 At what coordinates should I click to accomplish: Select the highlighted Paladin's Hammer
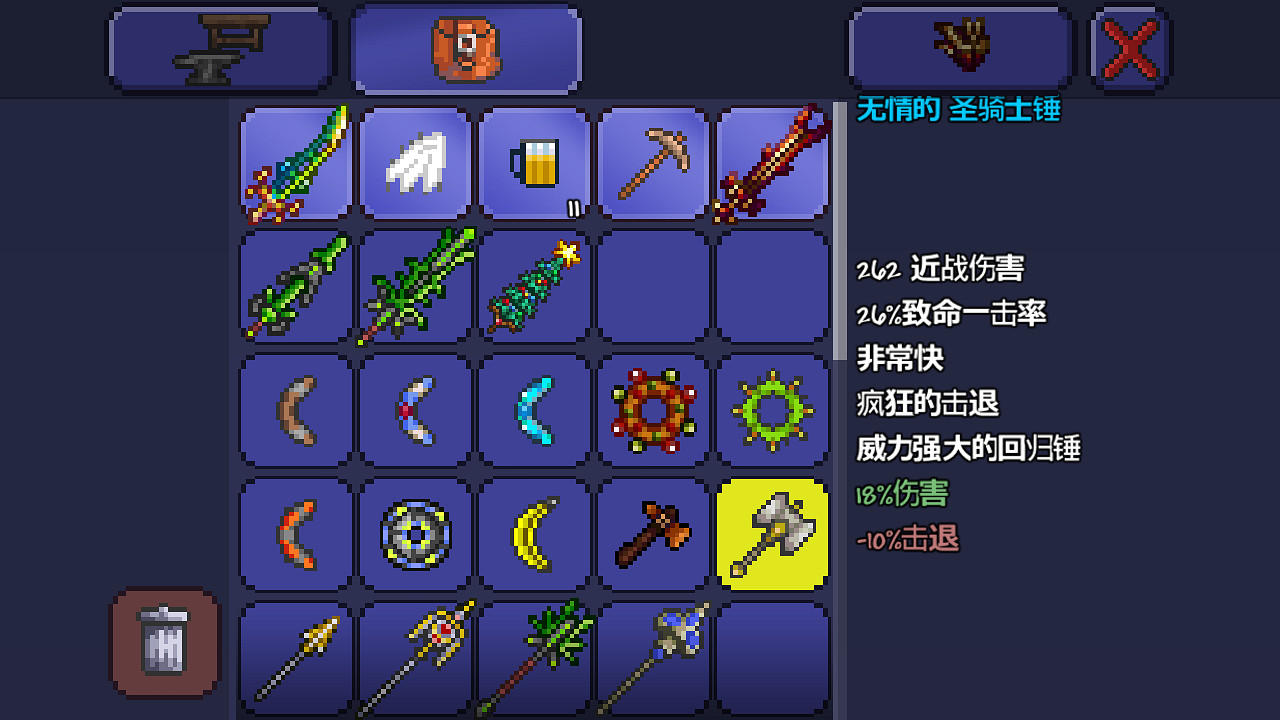[x=772, y=533]
